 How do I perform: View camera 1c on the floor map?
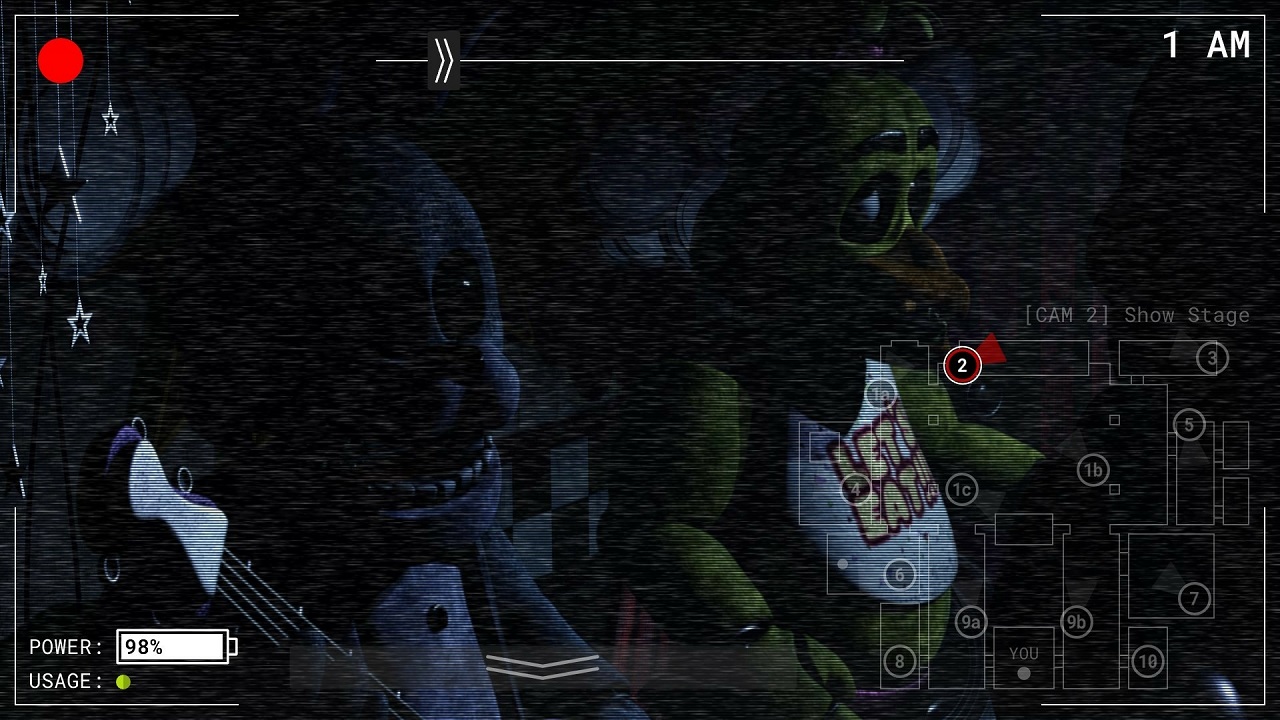[x=962, y=490]
